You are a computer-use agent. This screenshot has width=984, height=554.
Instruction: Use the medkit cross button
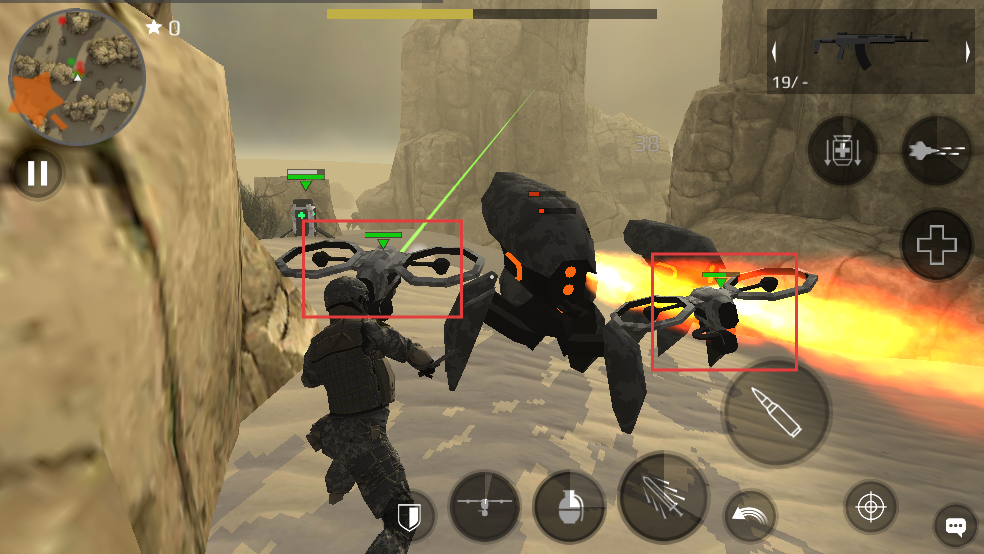click(x=937, y=244)
